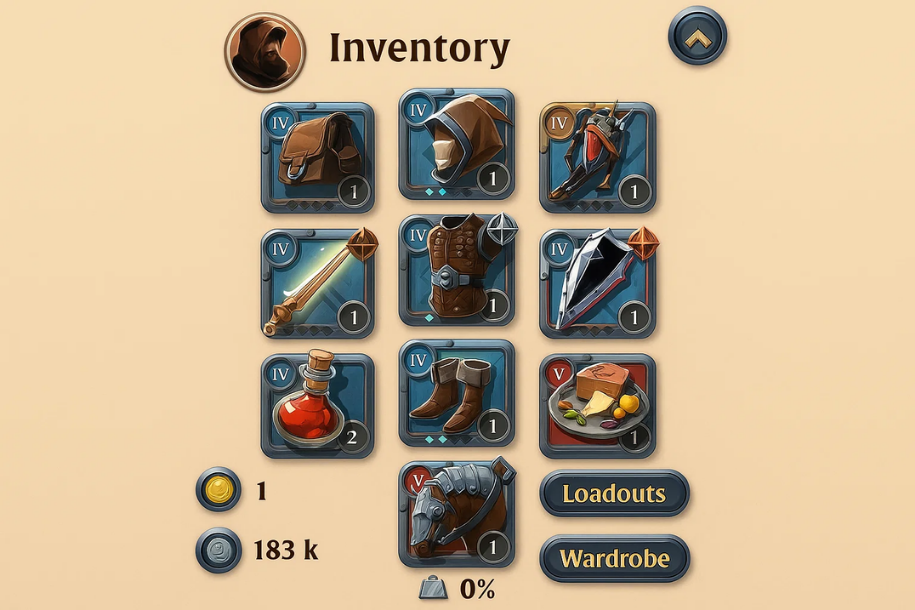Screen dimensions: 915x610
Task: Select the leather chest armor slot
Action: pos(457,270)
